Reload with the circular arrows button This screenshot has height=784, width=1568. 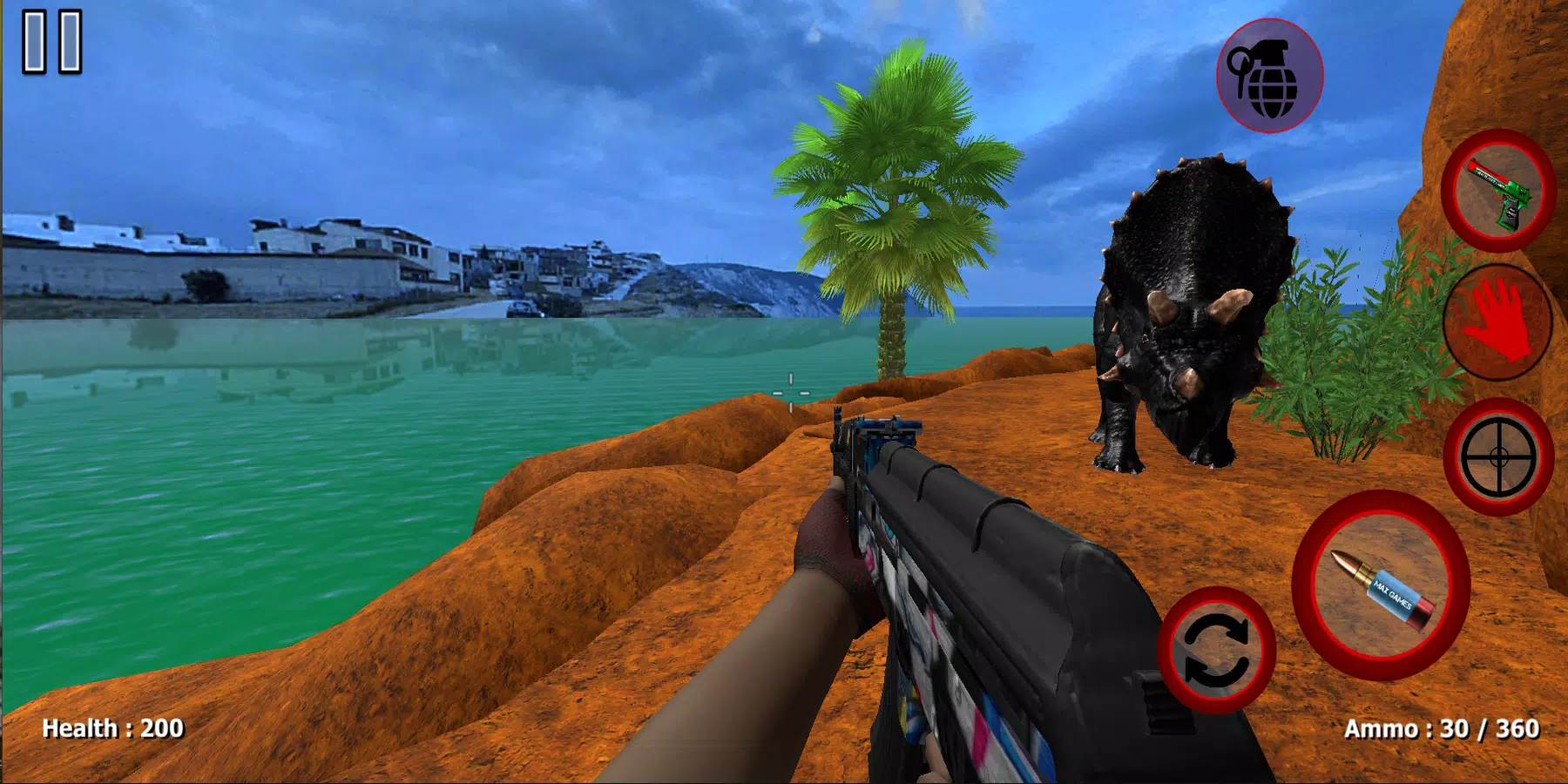[x=1216, y=650]
